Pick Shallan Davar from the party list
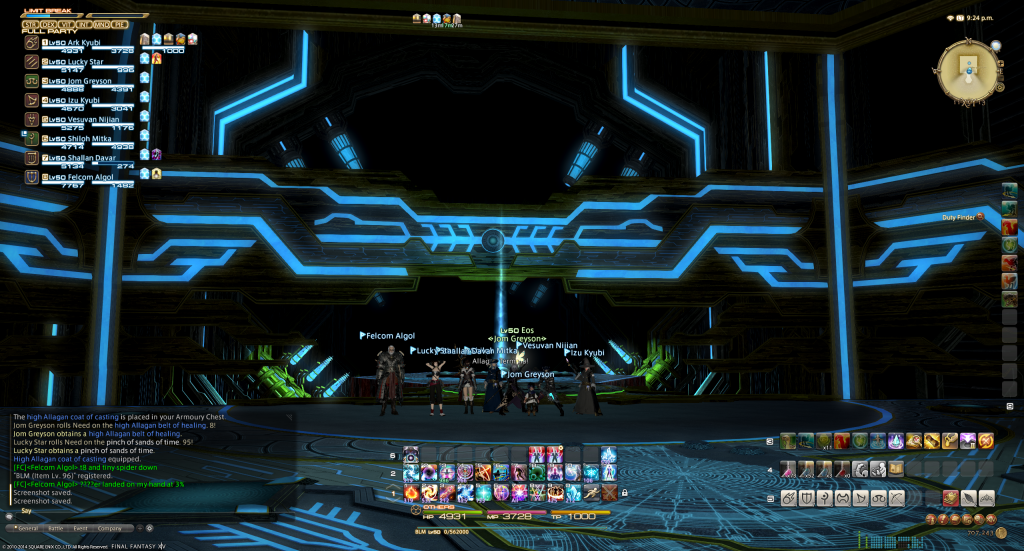 click(86, 158)
